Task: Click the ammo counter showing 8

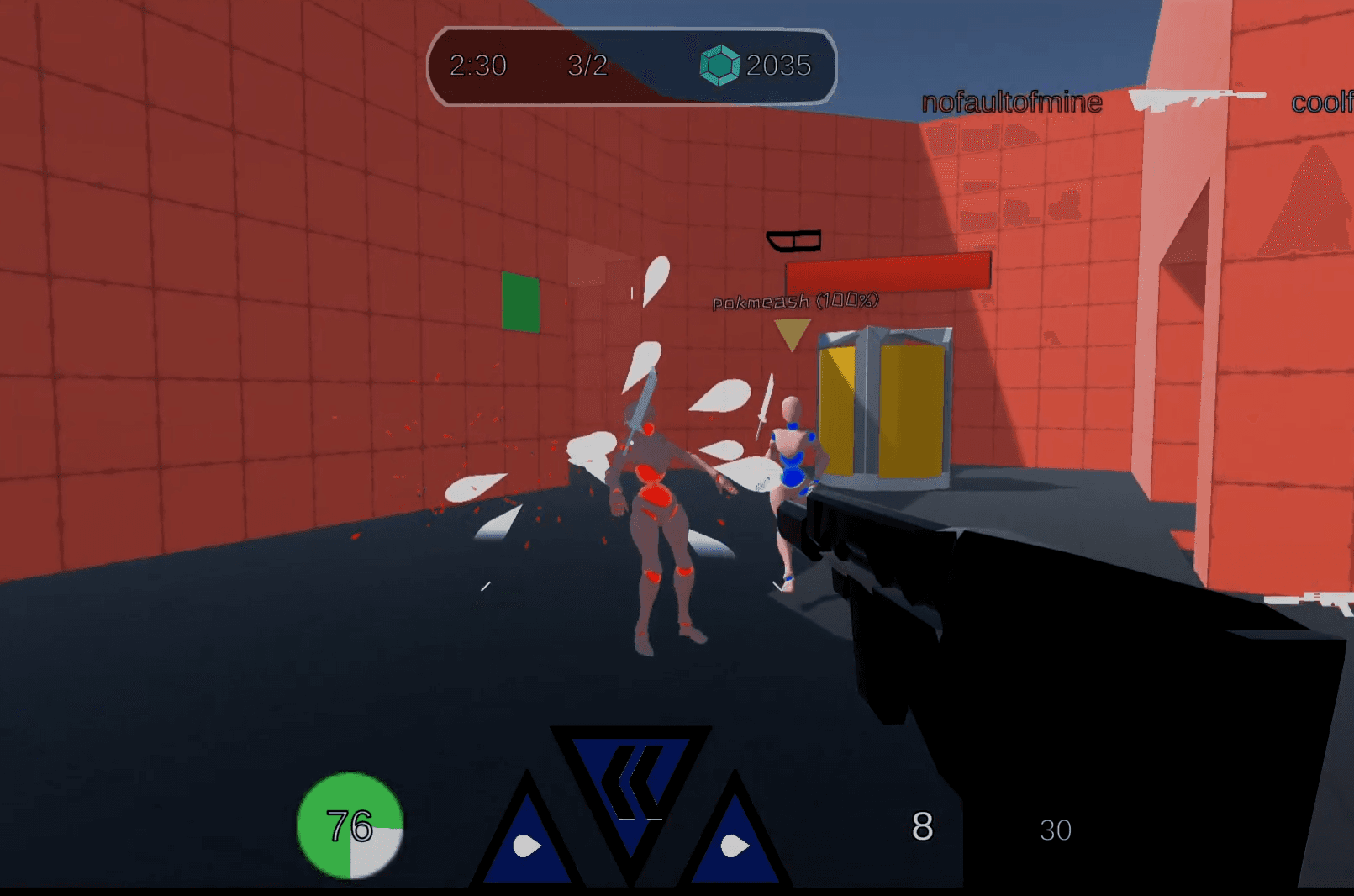Action: coord(923,829)
